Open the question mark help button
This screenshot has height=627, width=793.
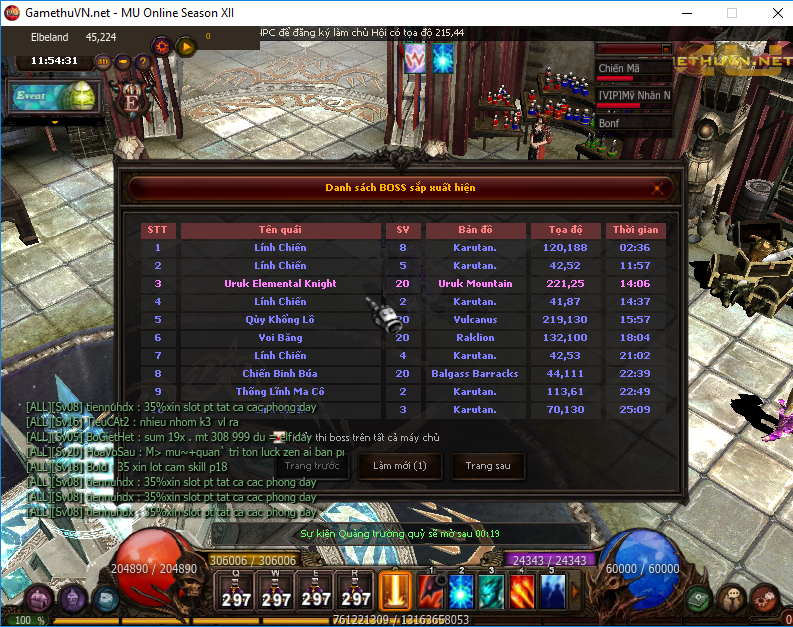(x=142, y=61)
